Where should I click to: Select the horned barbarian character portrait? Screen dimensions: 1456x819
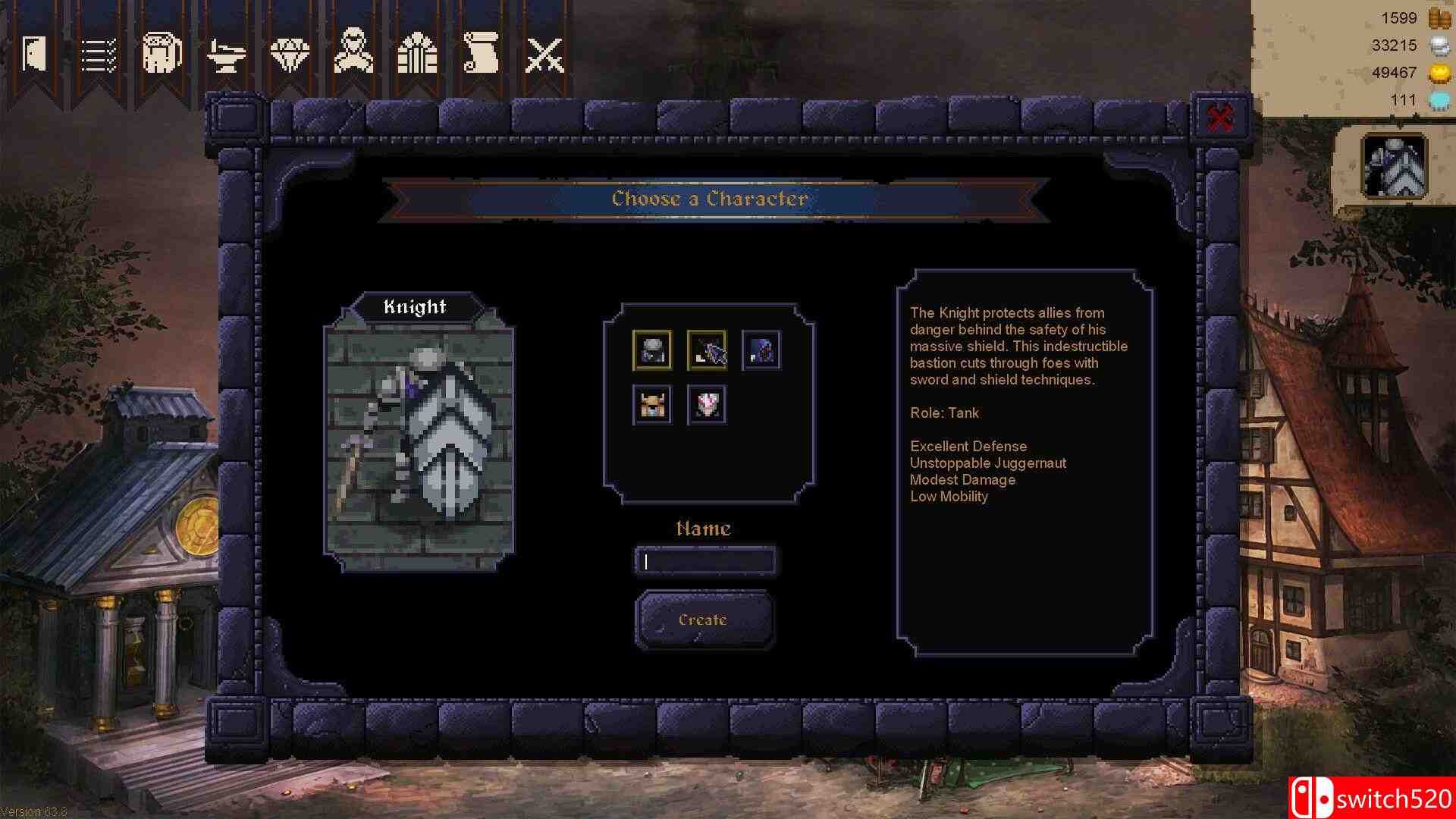(652, 405)
